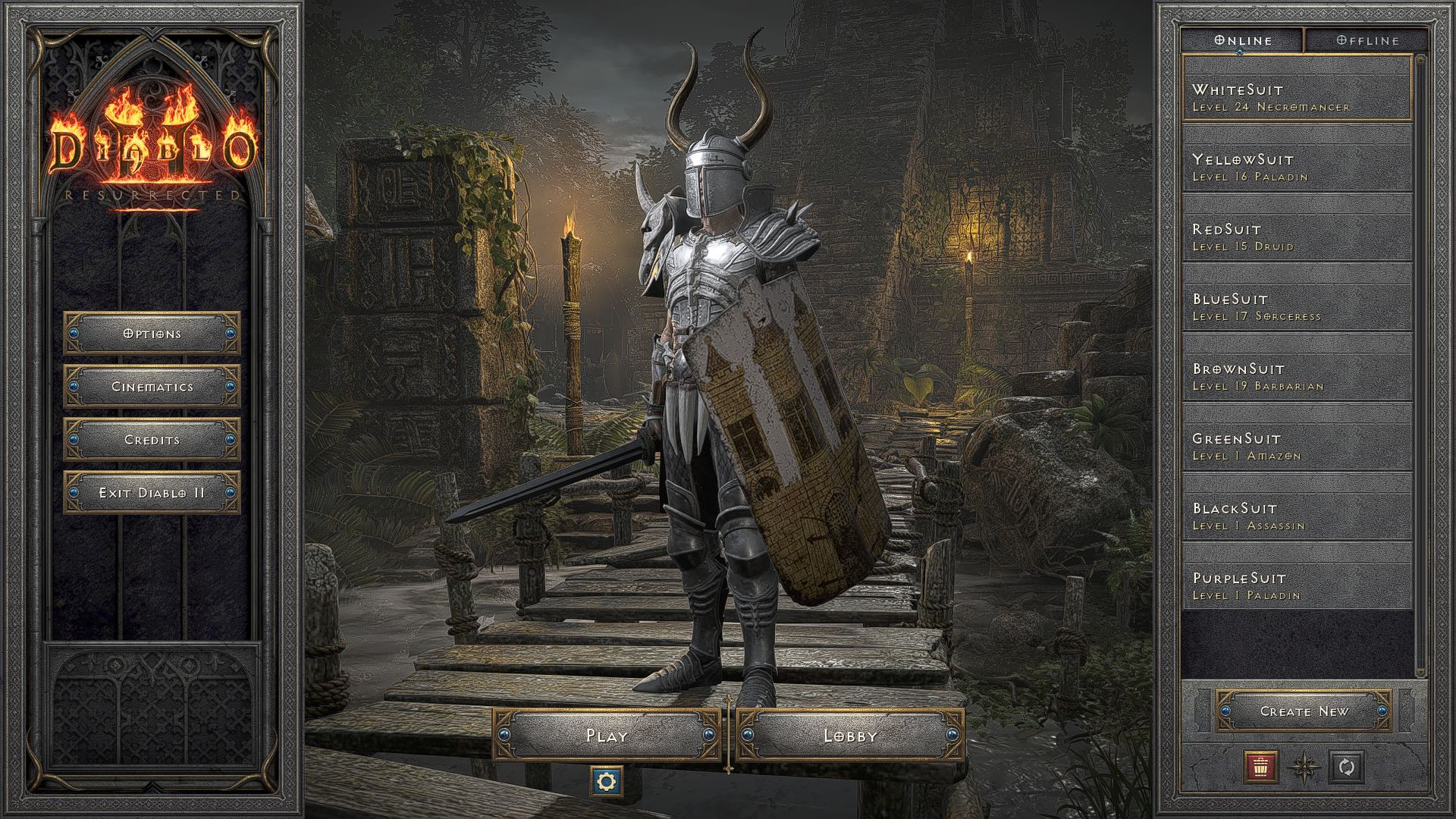This screenshot has height=819, width=1456.
Task: Select the GreenSuit Amazon character
Action: pyautogui.click(x=1297, y=447)
